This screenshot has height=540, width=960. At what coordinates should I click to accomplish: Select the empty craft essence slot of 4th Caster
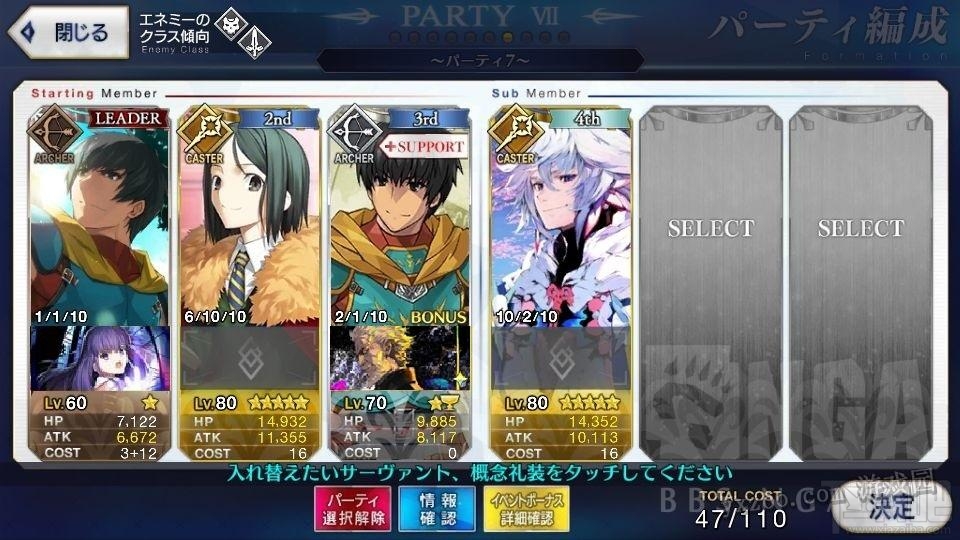pyautogui.click(x=560, y=359)
